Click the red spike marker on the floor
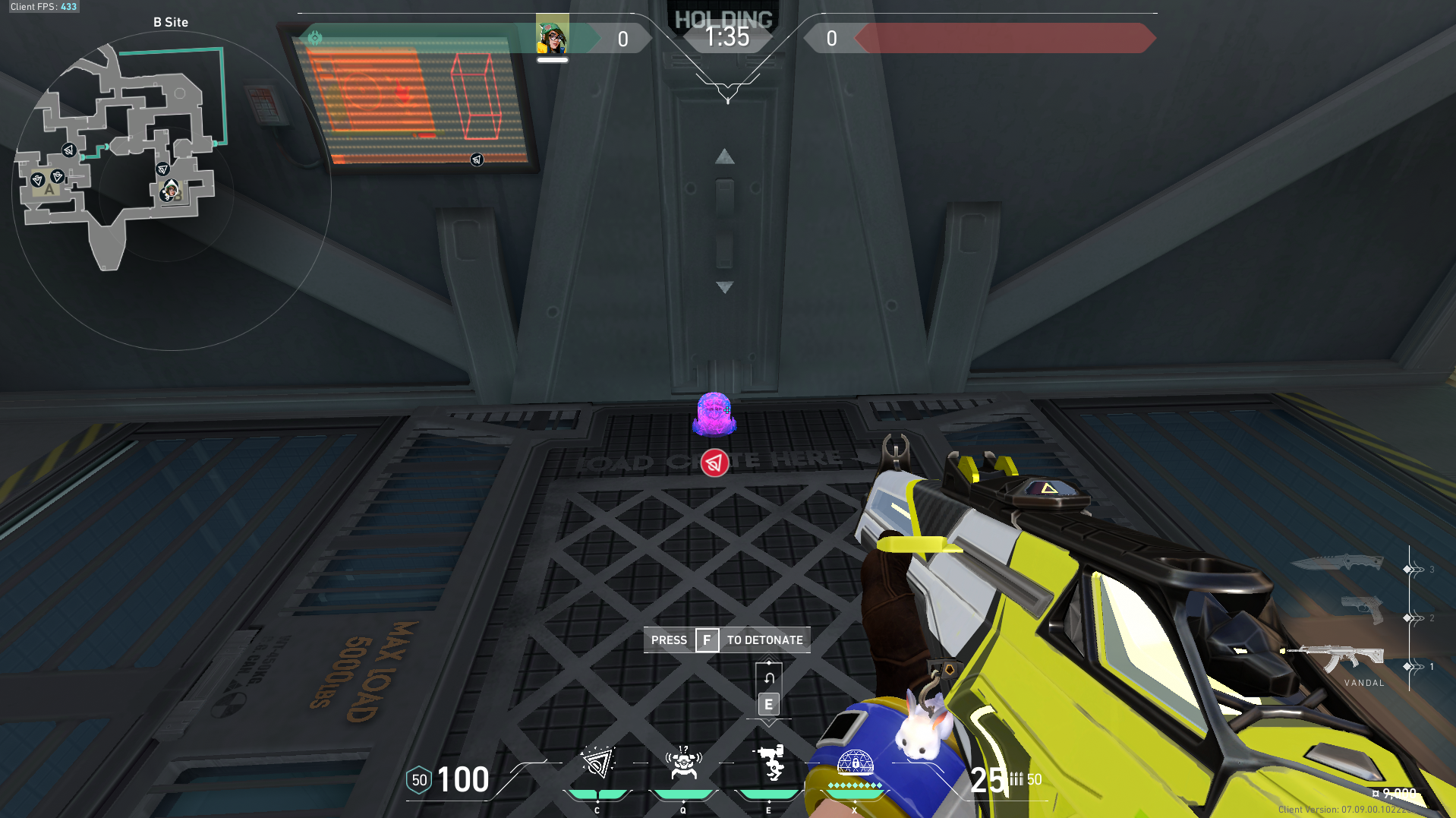Screen dimensions: 1456x818 coord(714,463)
